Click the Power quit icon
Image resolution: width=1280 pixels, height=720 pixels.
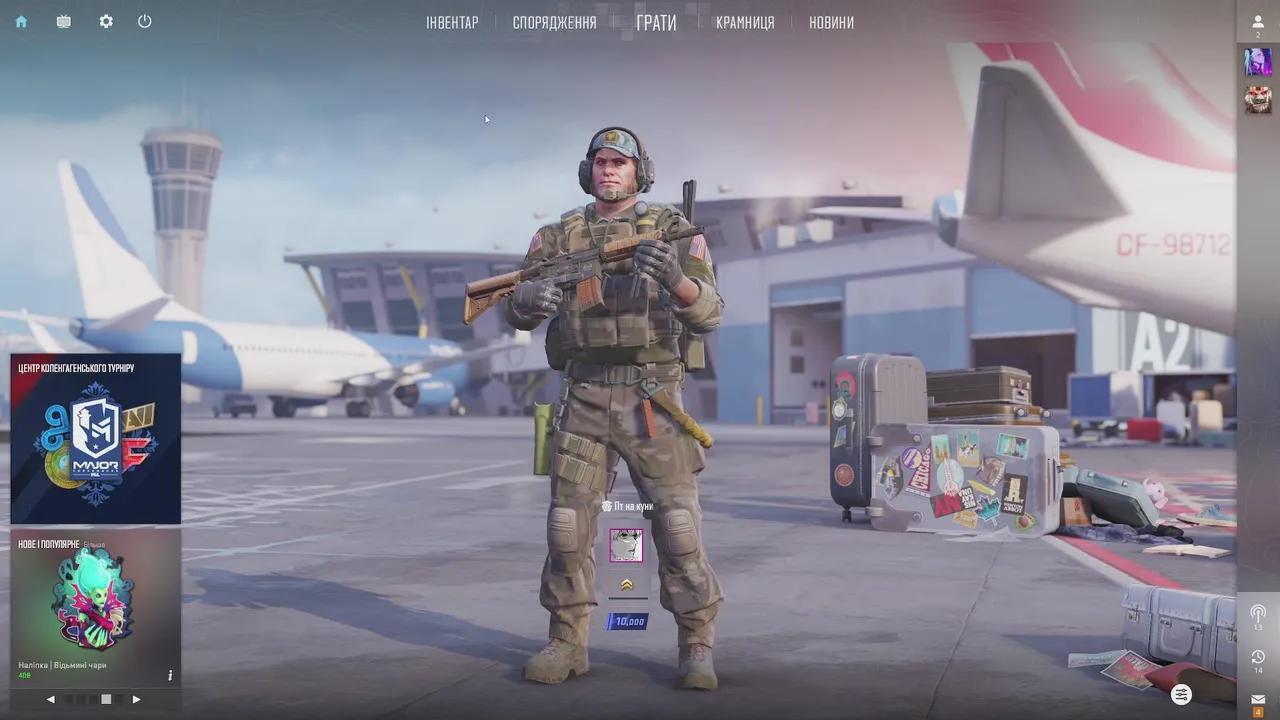point(144,21)
